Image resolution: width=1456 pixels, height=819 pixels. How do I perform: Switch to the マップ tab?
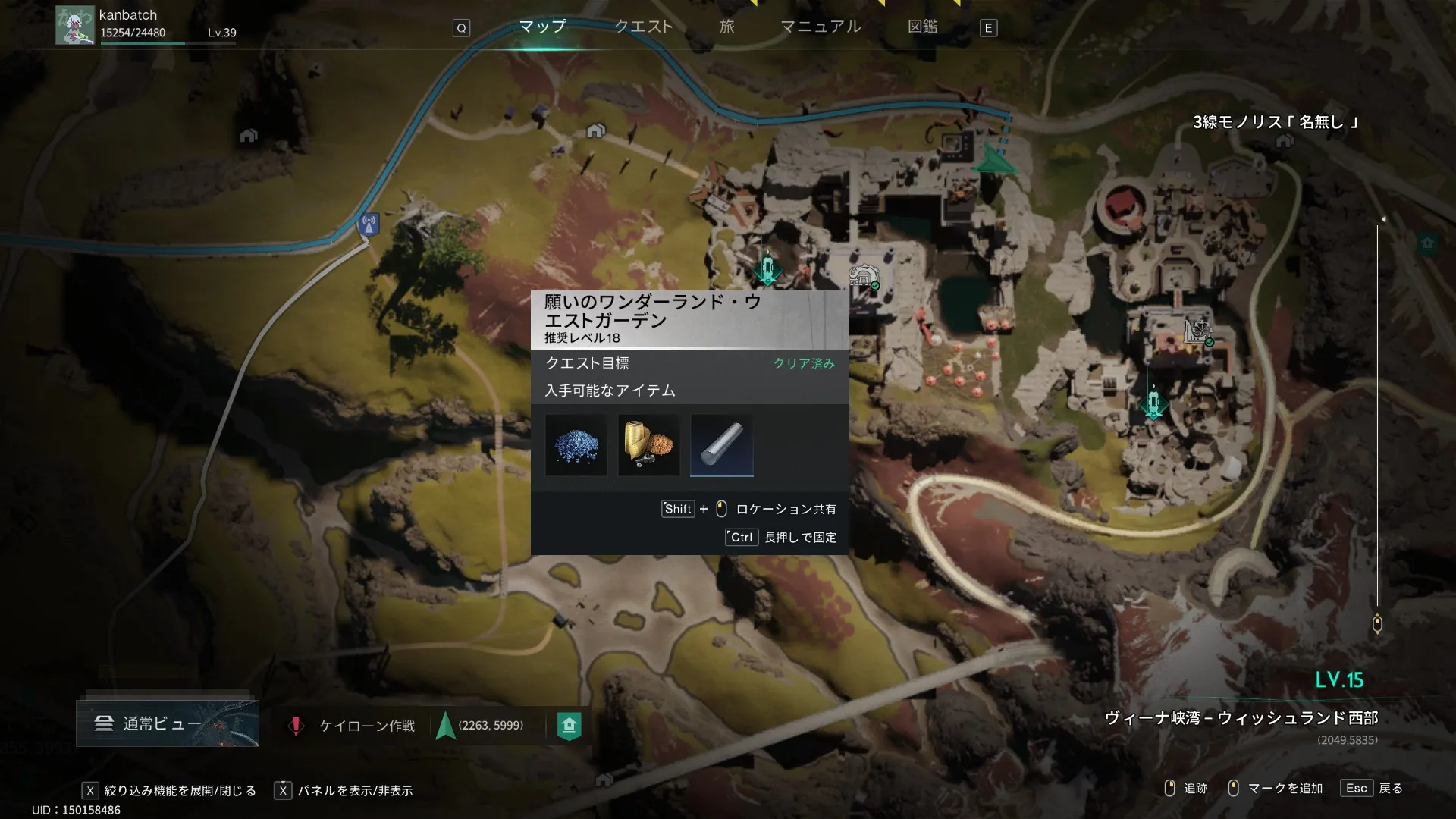pyautogui.click(x=542, y=27)
